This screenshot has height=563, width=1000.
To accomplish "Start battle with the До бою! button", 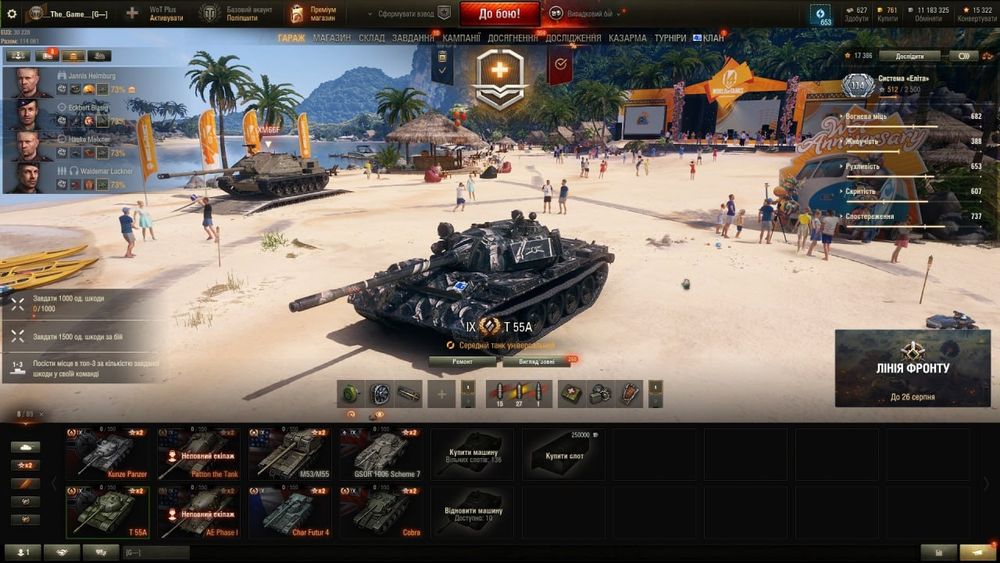I will pyautogui.click(x=499, y=13).
